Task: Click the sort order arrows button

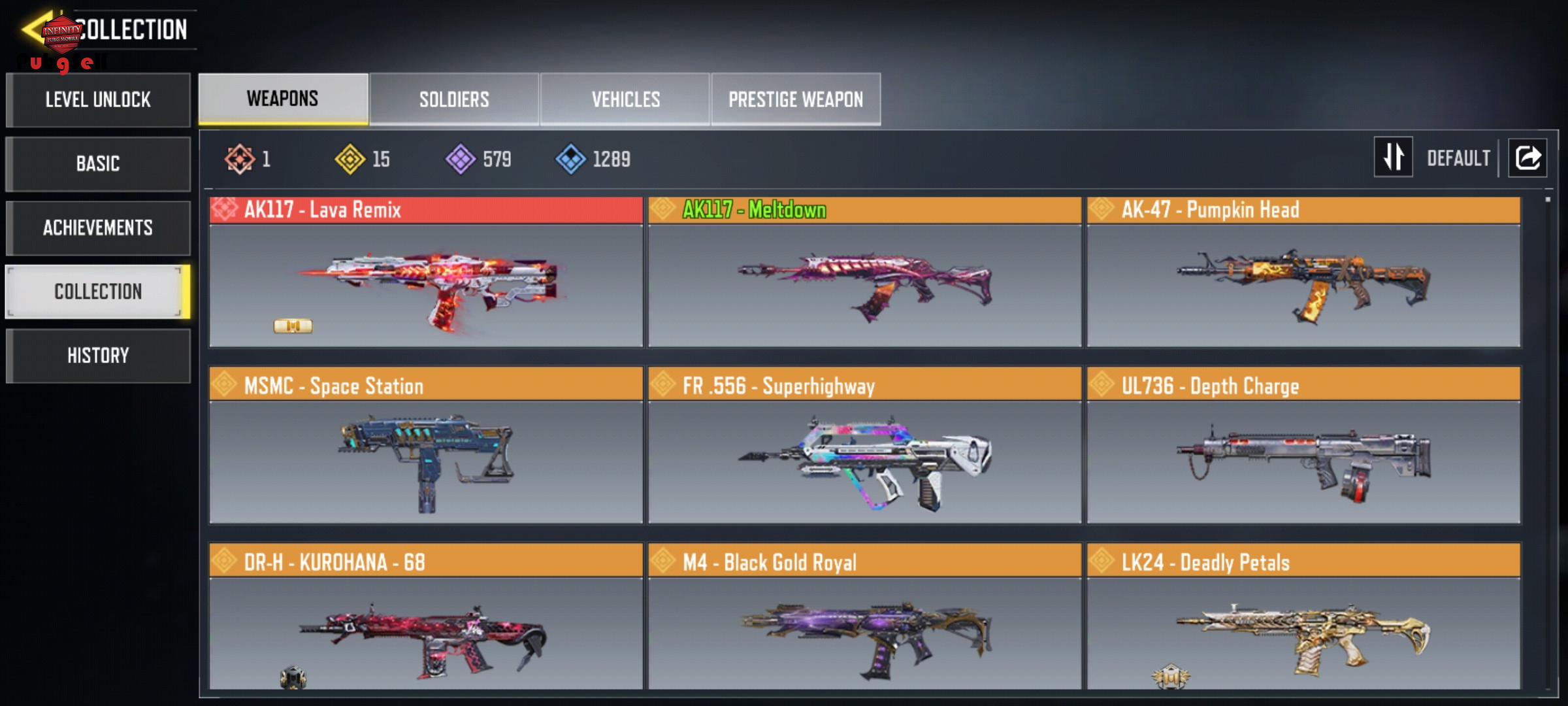Action: click(x=1393, y=157)
